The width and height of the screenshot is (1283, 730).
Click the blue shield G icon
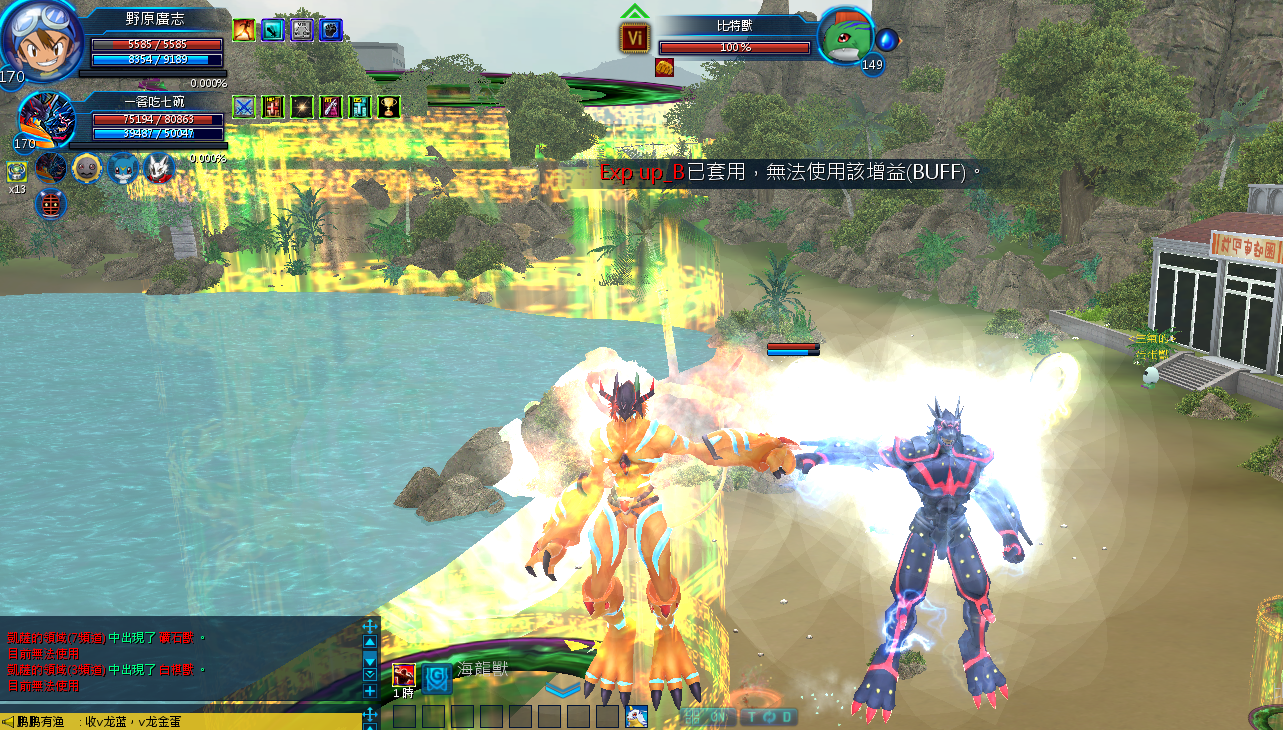click(436, 679)
